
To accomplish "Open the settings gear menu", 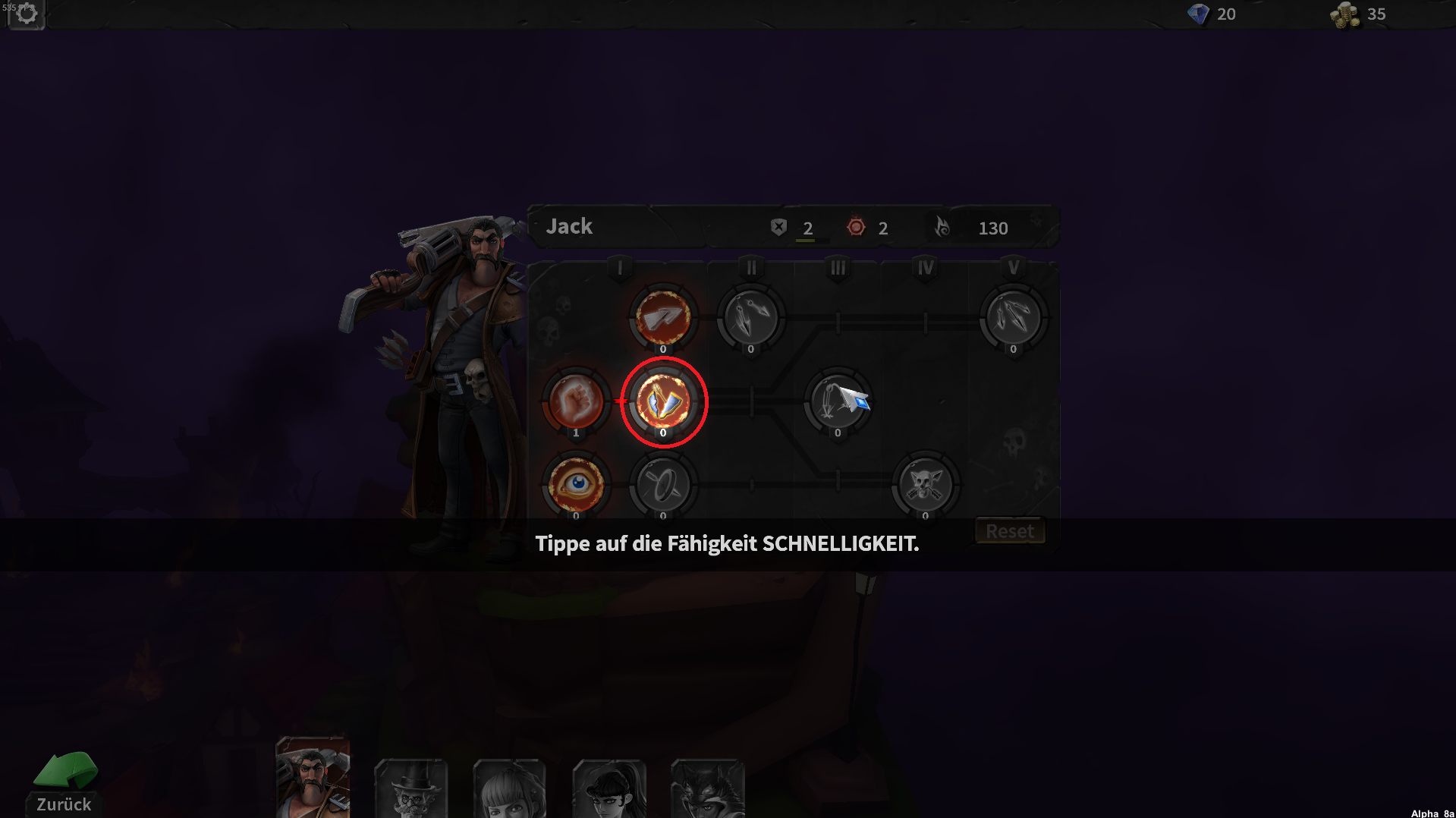I will point(26,14).
